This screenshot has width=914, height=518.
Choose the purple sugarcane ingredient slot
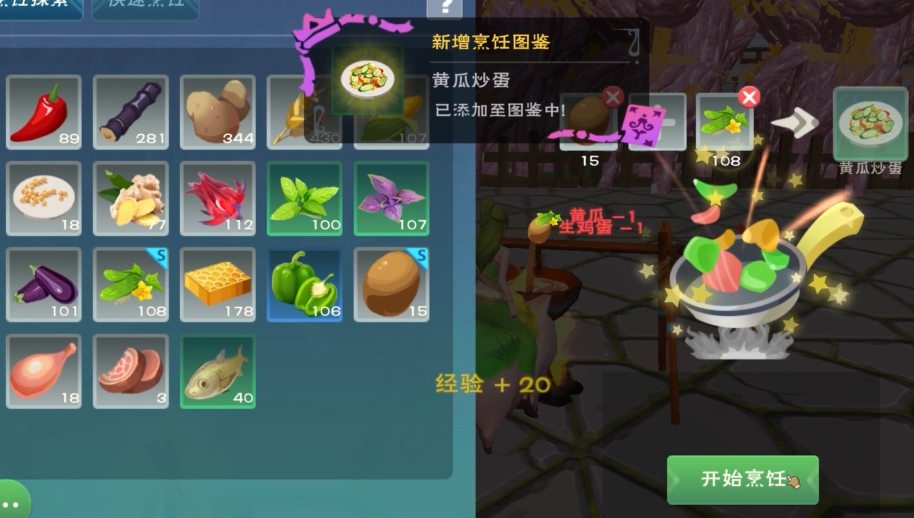click(x=131, y=111)
